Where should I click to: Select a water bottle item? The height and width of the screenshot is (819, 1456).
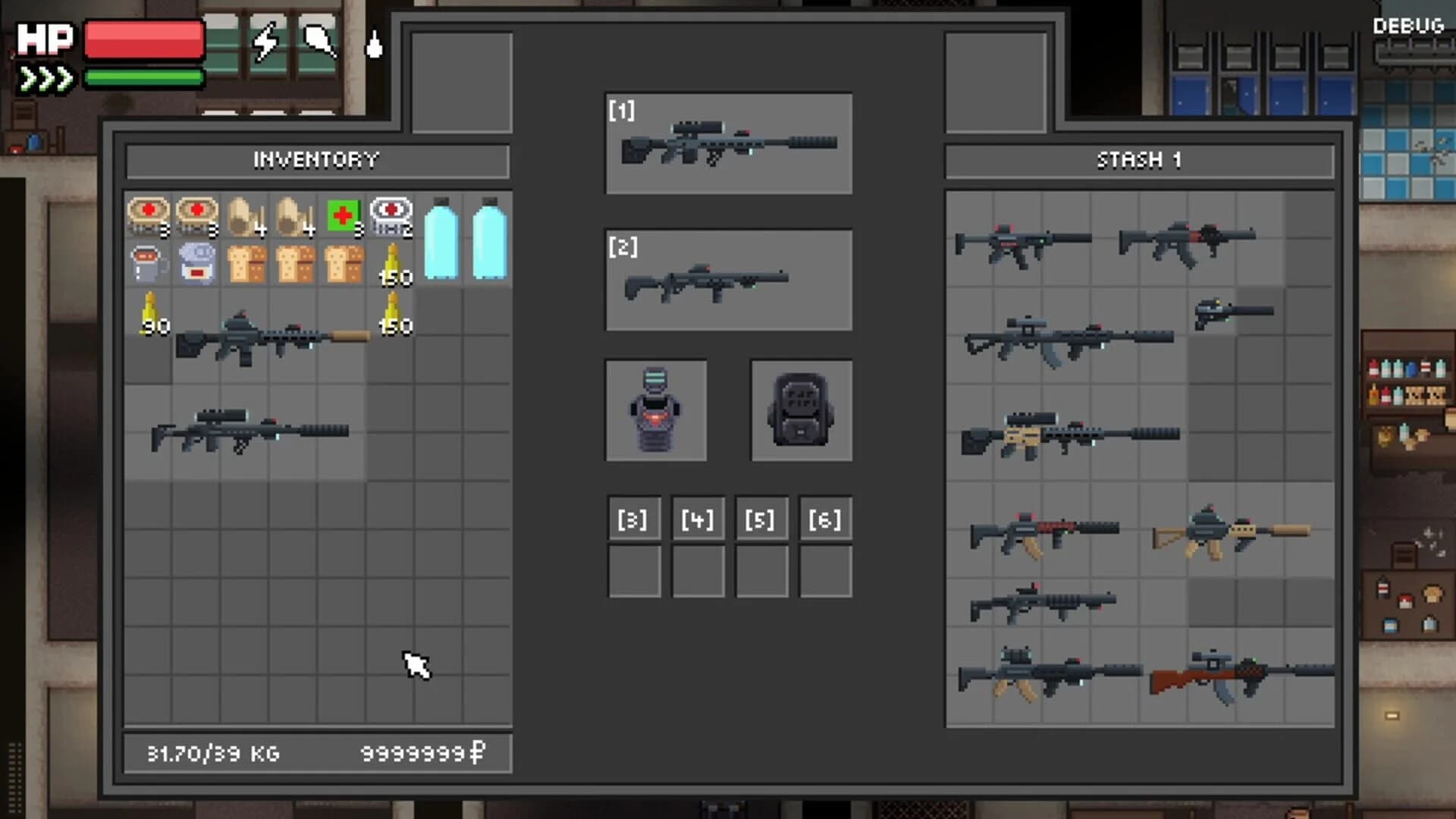[440, 243]
